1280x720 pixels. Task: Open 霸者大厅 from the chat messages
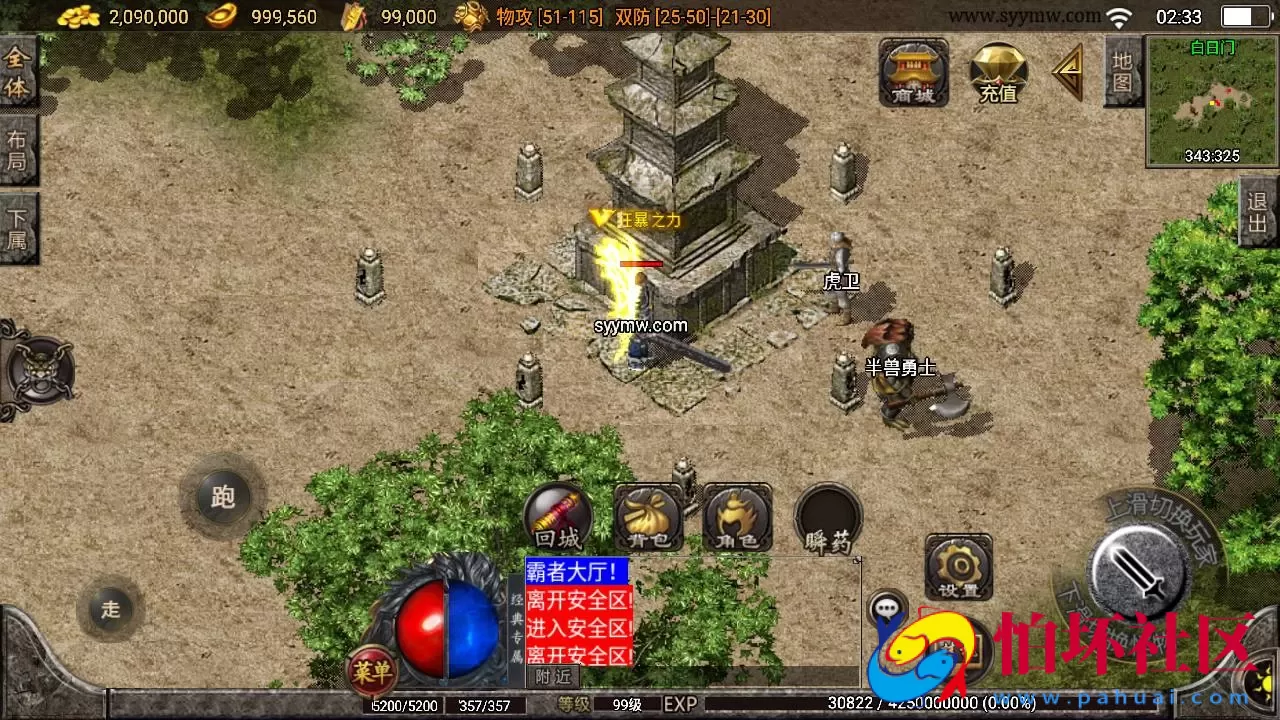574,569
